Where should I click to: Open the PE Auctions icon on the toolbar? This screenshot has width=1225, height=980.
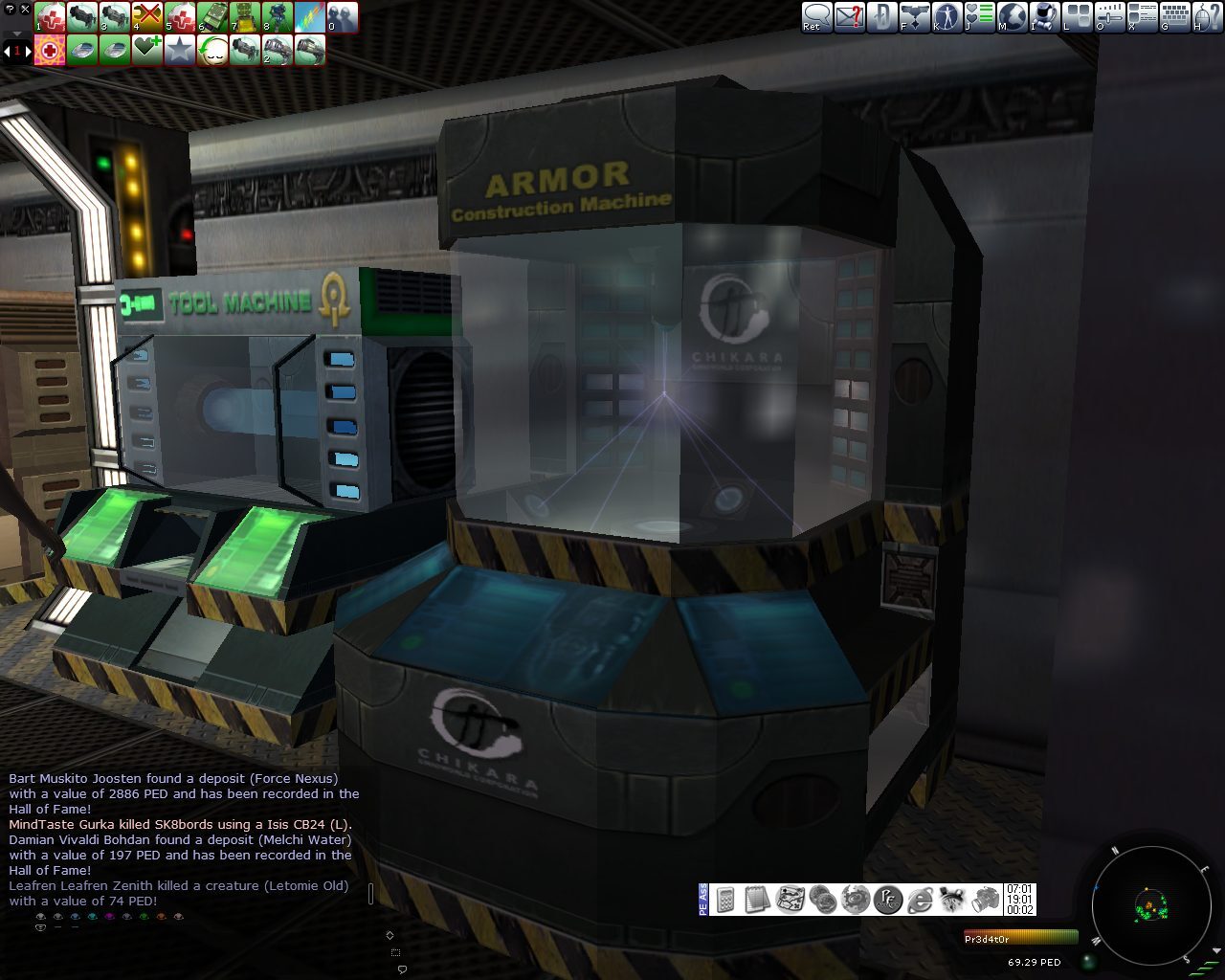[x=887, y=900]
